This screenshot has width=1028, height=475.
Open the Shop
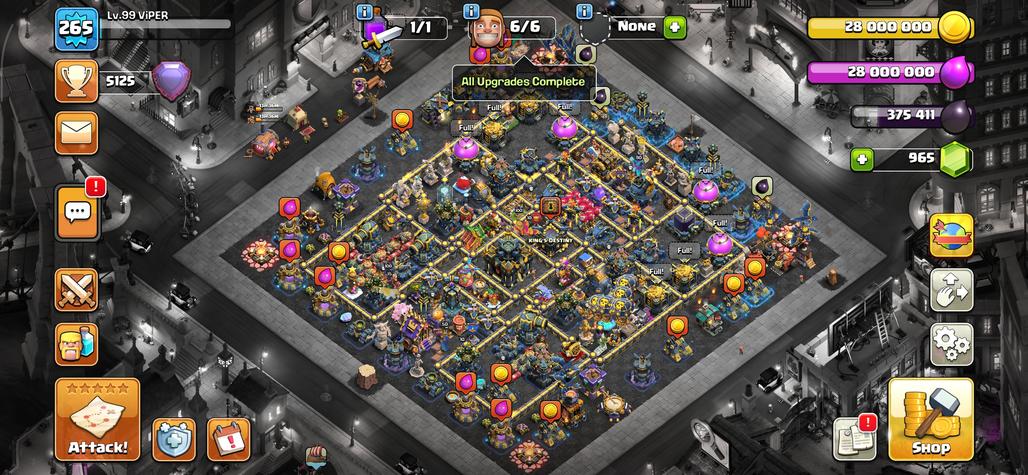(930, 420)
